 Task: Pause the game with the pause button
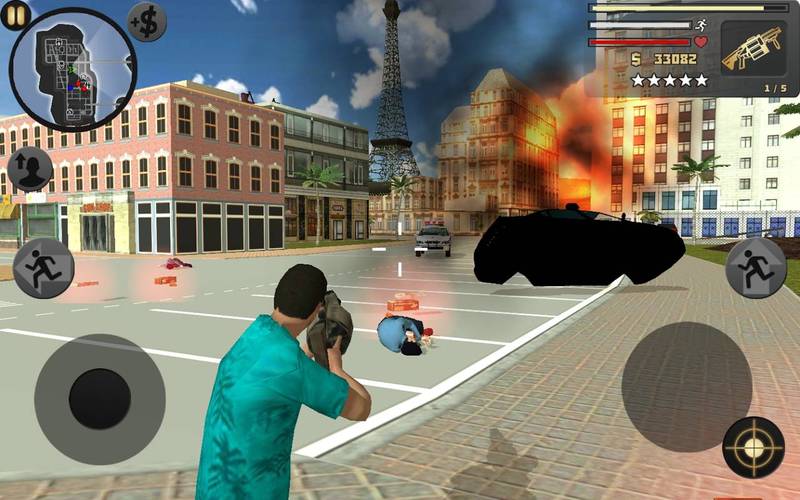15,15
